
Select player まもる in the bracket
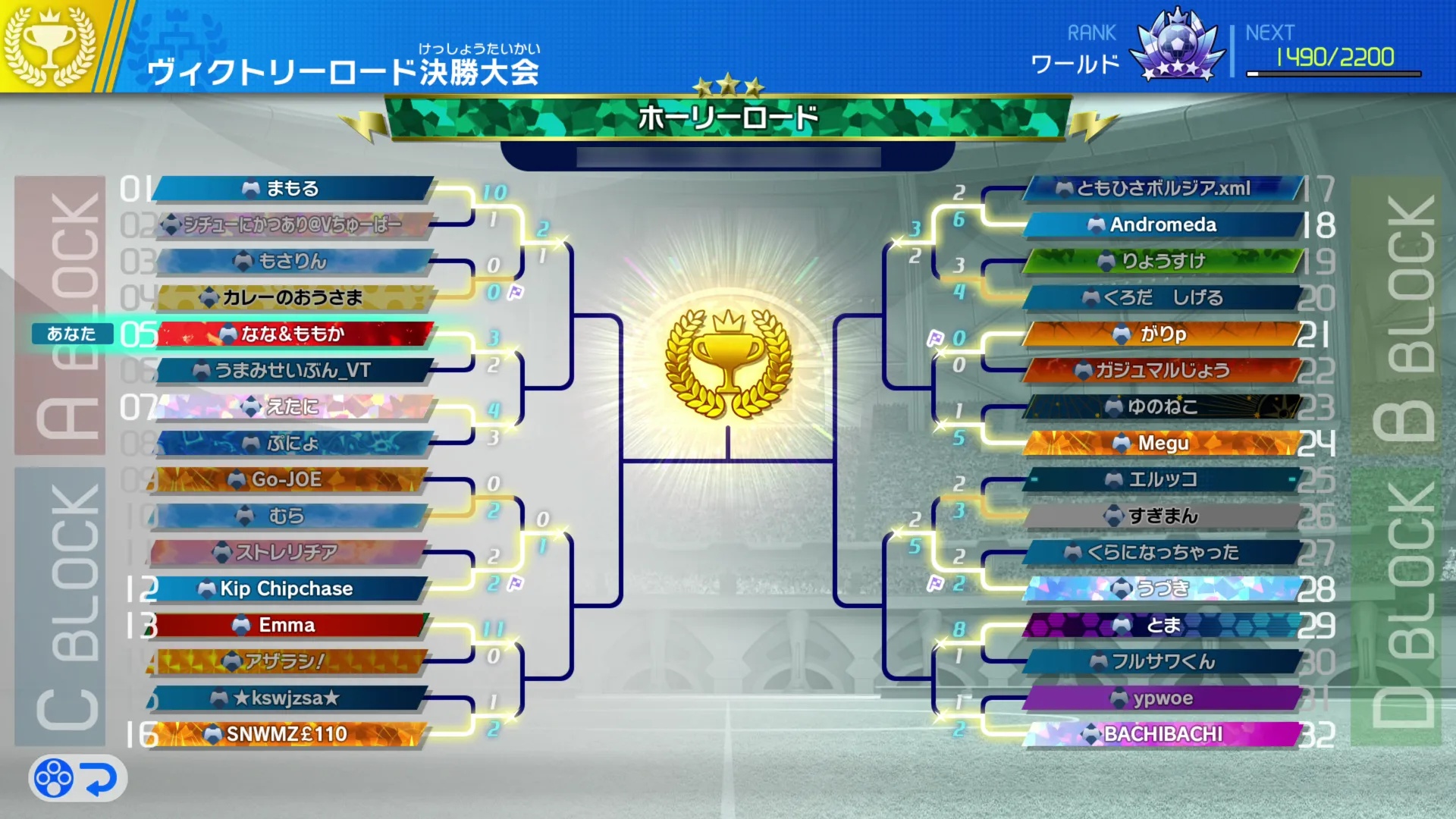[x=292, y=189]
